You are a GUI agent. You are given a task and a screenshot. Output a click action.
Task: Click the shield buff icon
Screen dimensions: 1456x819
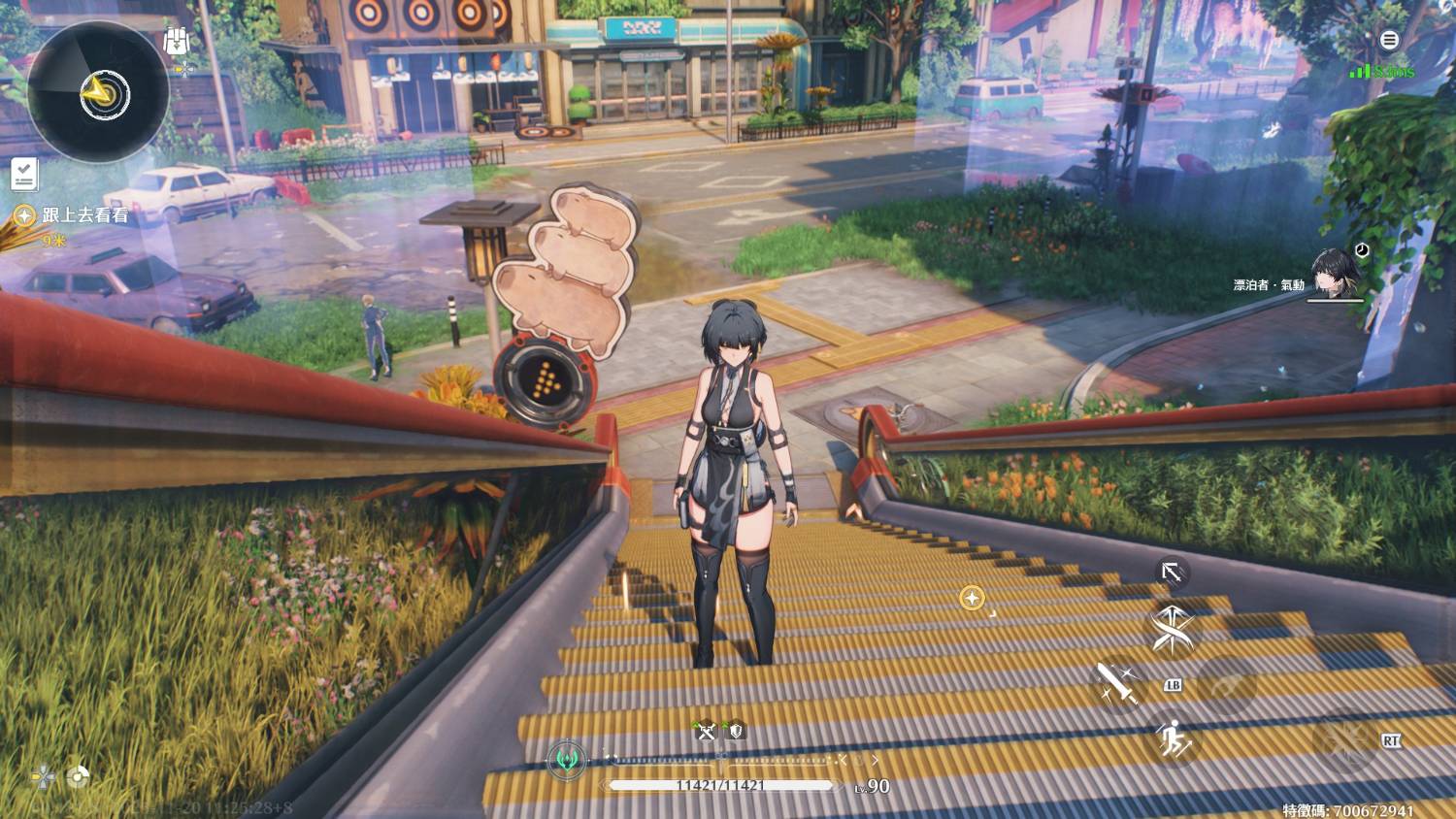736,732
